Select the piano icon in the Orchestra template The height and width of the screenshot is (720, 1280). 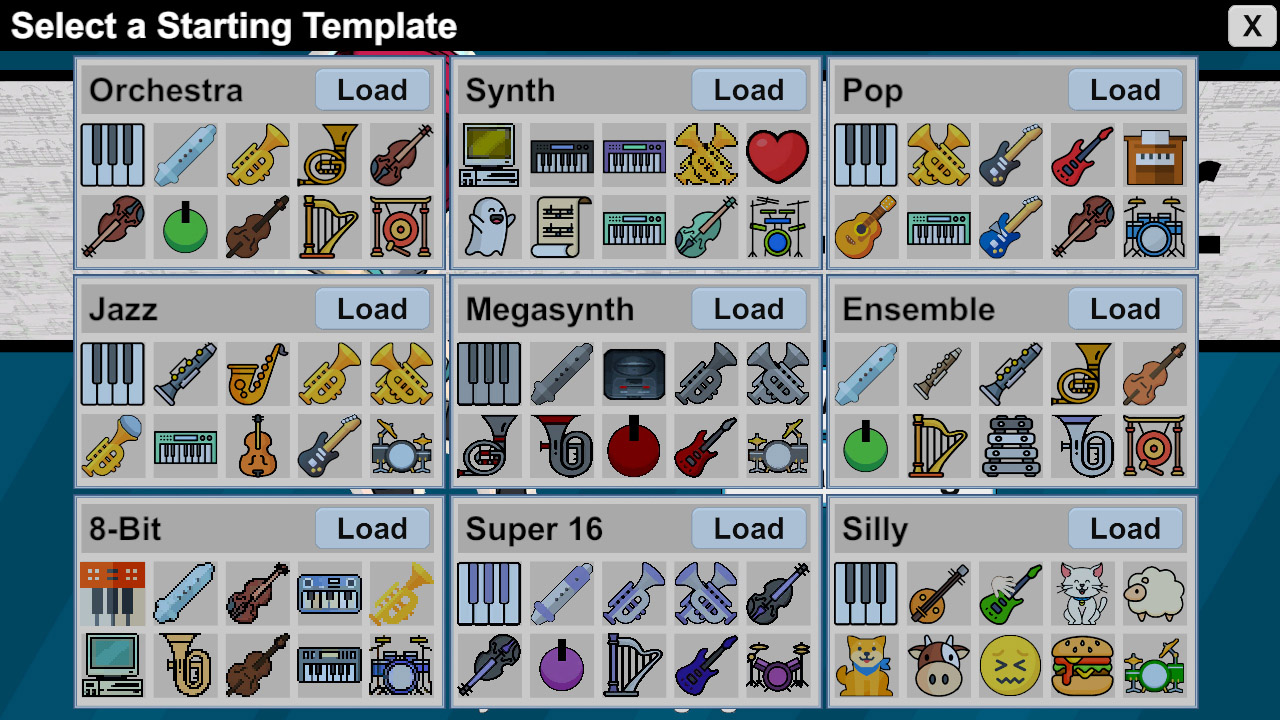pos(112,156)
